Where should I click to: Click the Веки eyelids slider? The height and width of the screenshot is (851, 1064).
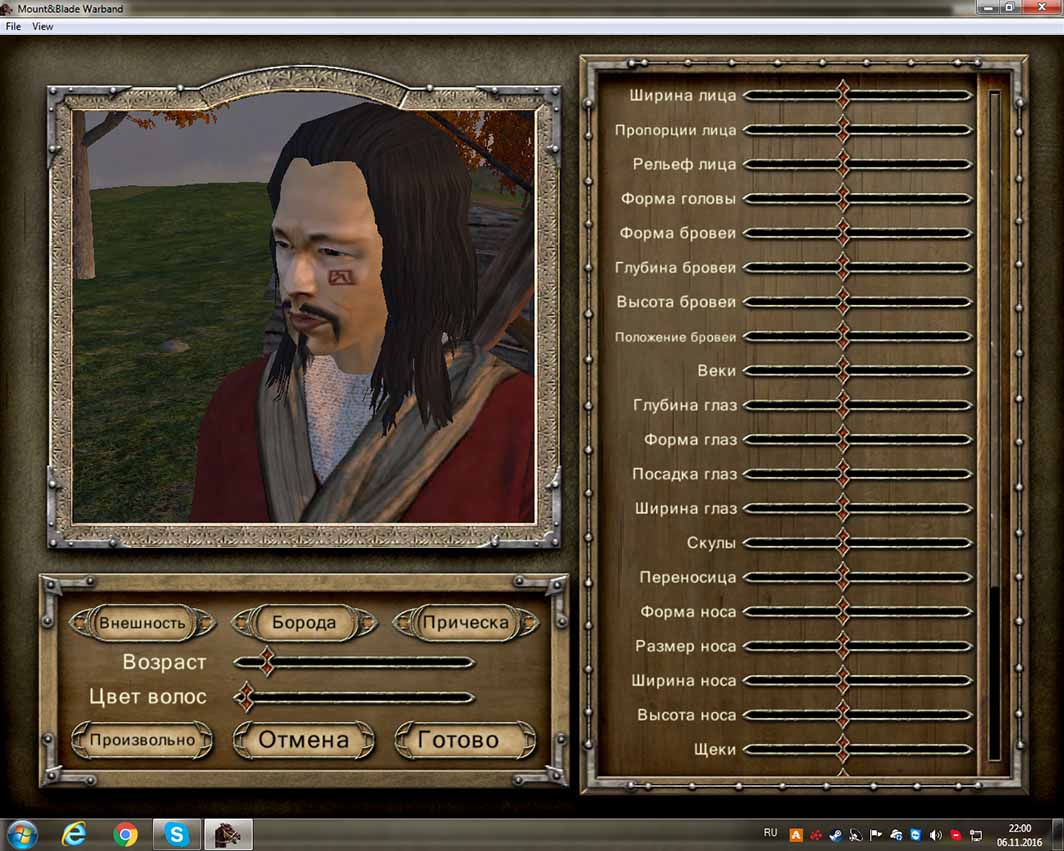click(858, 371)
